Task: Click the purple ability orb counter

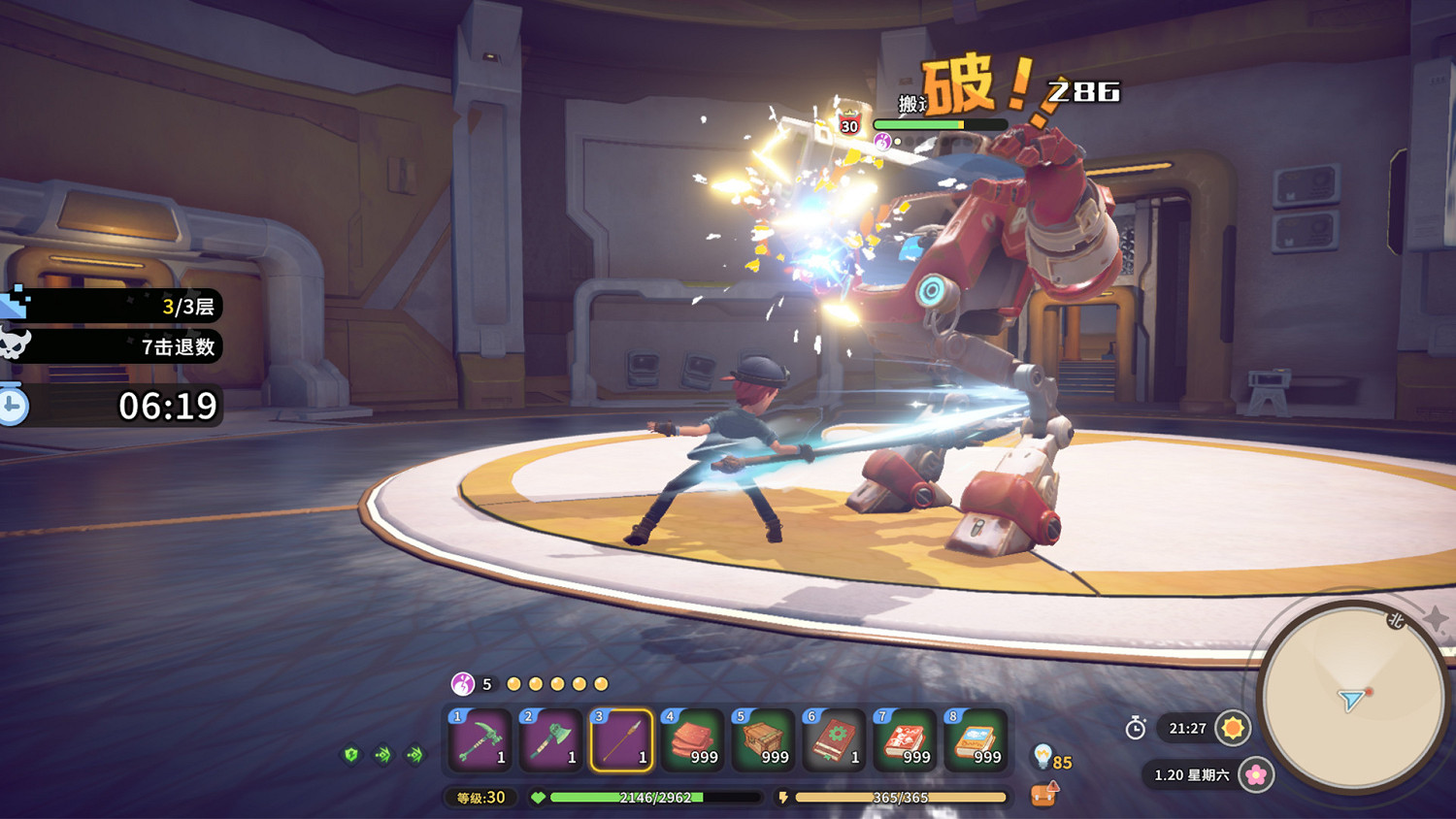Action: click(x=461, y=683)
